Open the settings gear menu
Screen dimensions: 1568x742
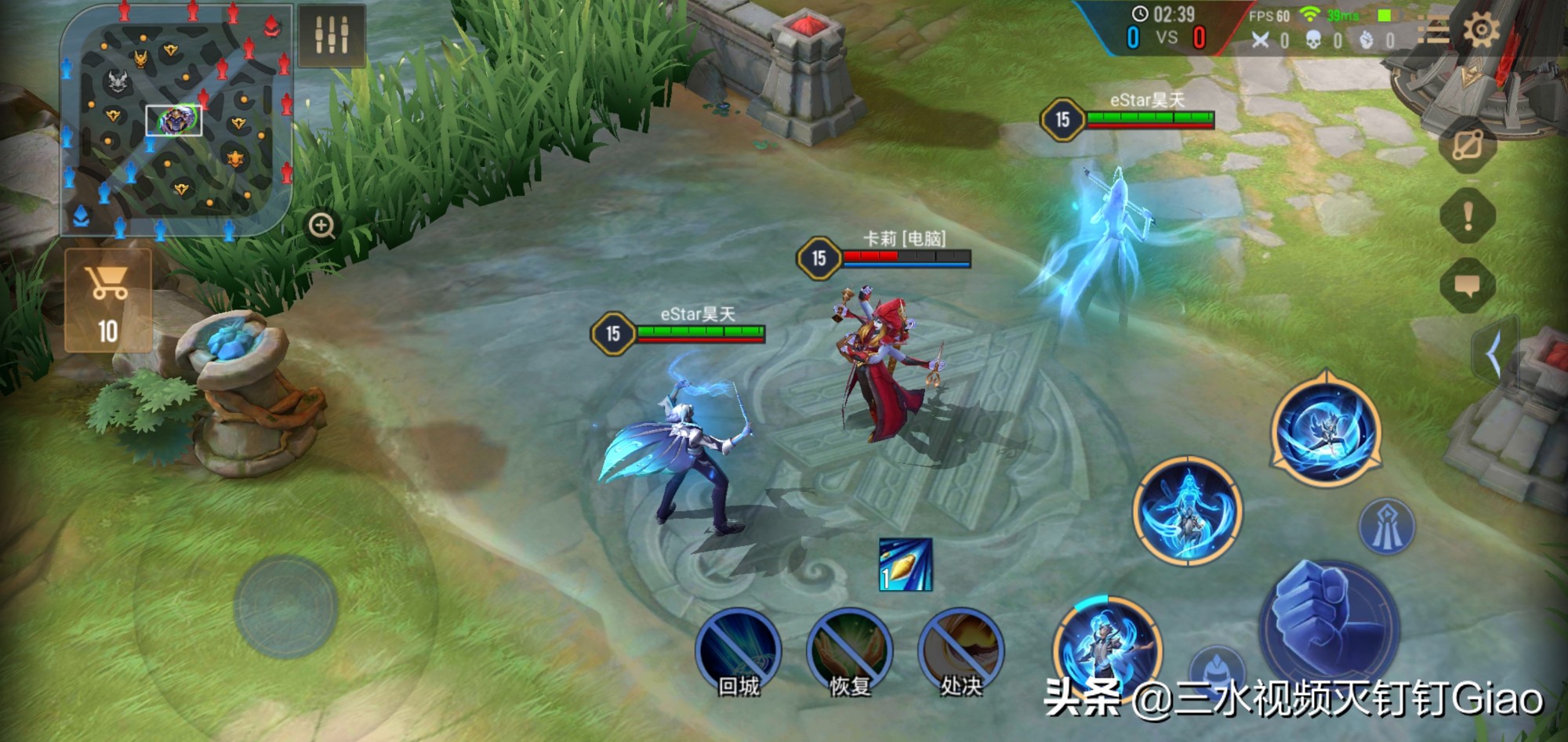point(1481,31)
